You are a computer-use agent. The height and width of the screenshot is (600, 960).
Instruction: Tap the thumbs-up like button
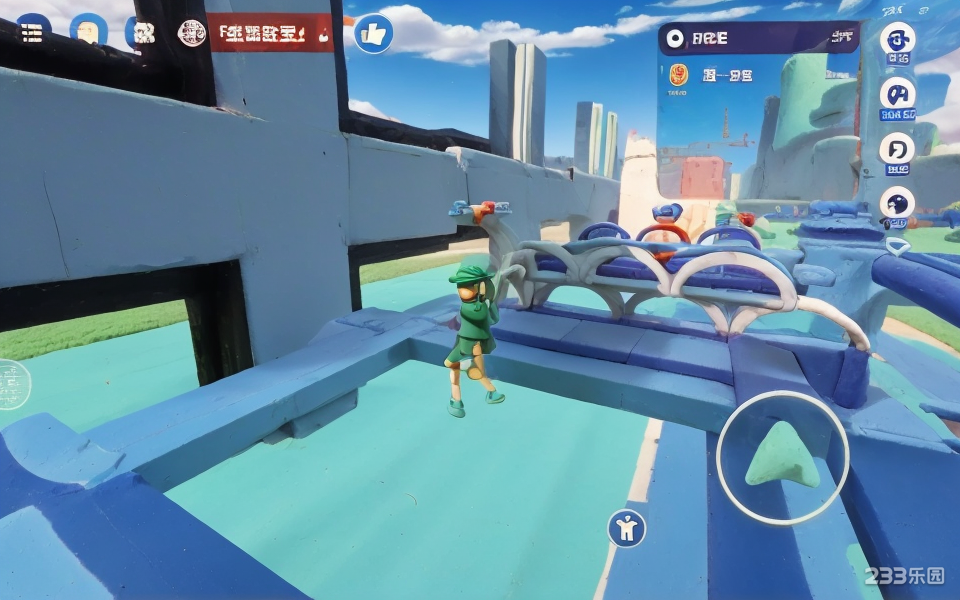[x=374, y=34]
